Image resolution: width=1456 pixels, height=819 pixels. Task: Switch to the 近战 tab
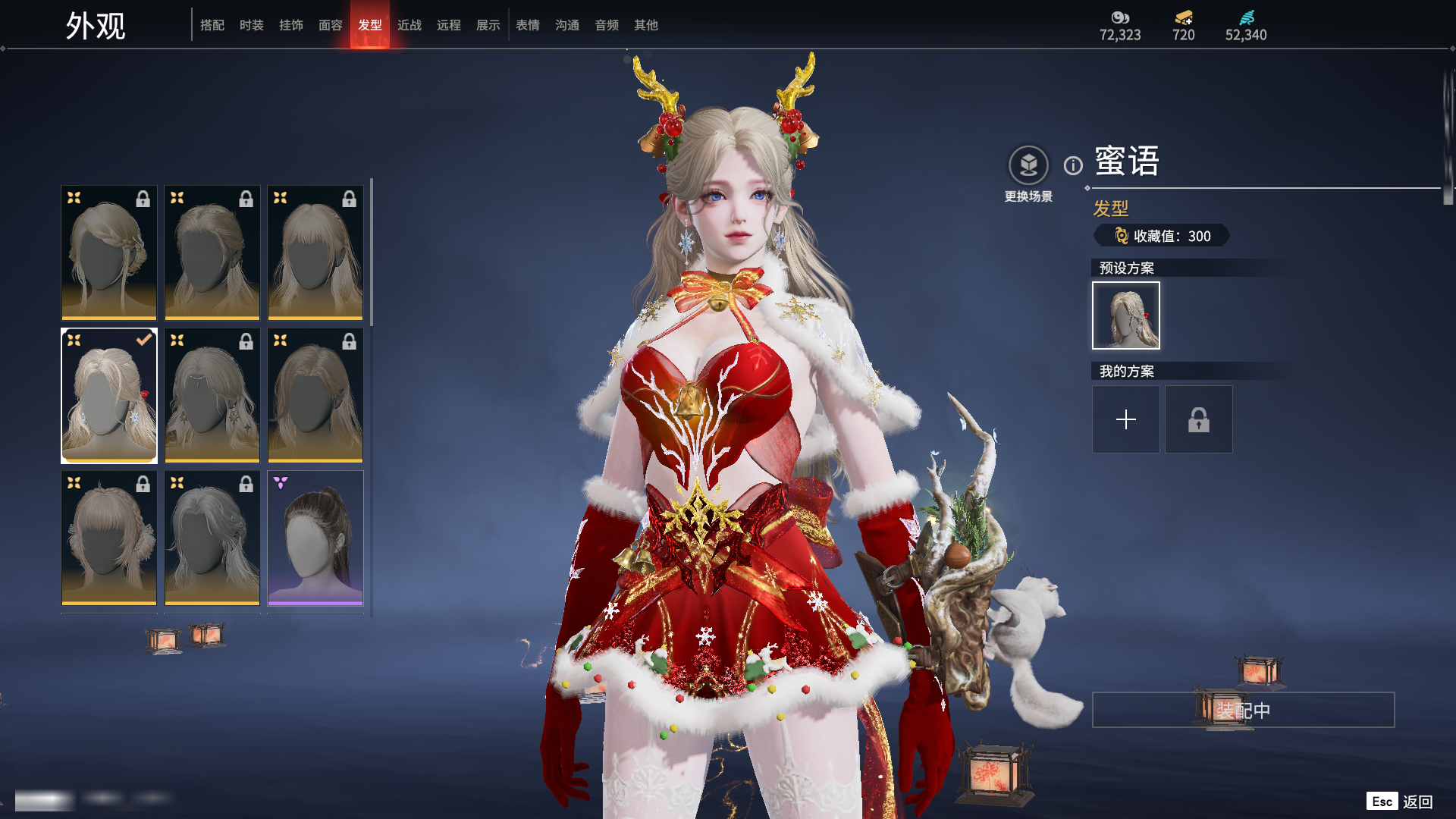(409, 25)
